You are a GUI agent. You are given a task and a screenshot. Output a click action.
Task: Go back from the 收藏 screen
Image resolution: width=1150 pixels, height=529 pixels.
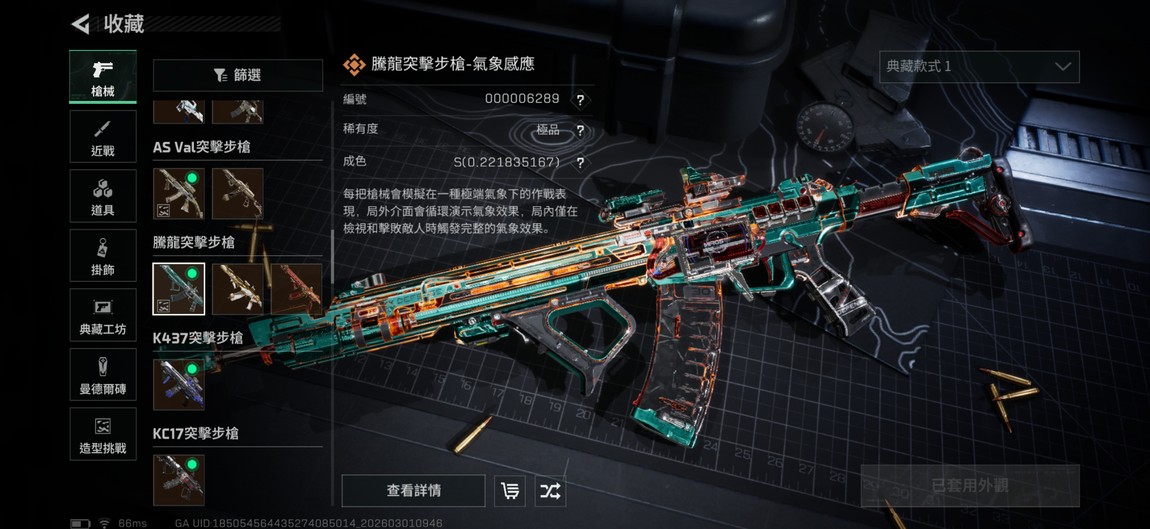point(81,23)
